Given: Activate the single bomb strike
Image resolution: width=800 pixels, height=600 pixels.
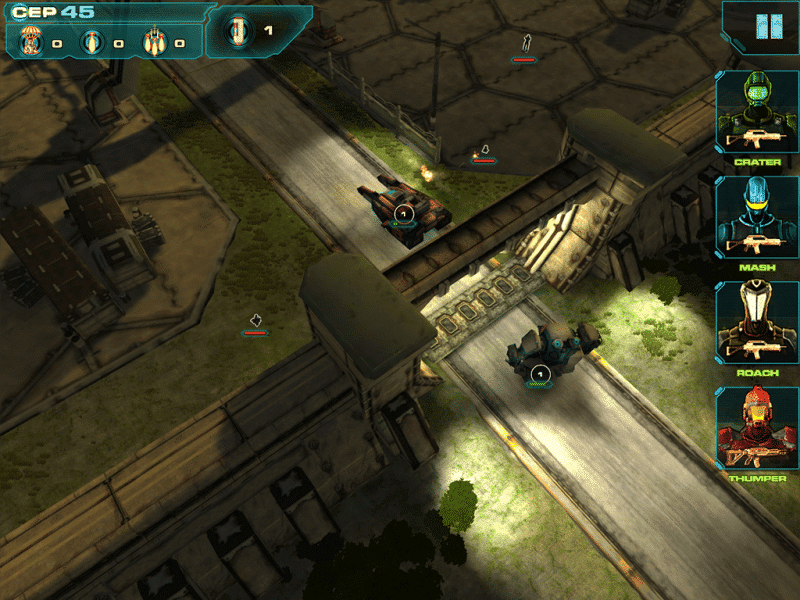Looking at the screenshot, I should point(91,42).
